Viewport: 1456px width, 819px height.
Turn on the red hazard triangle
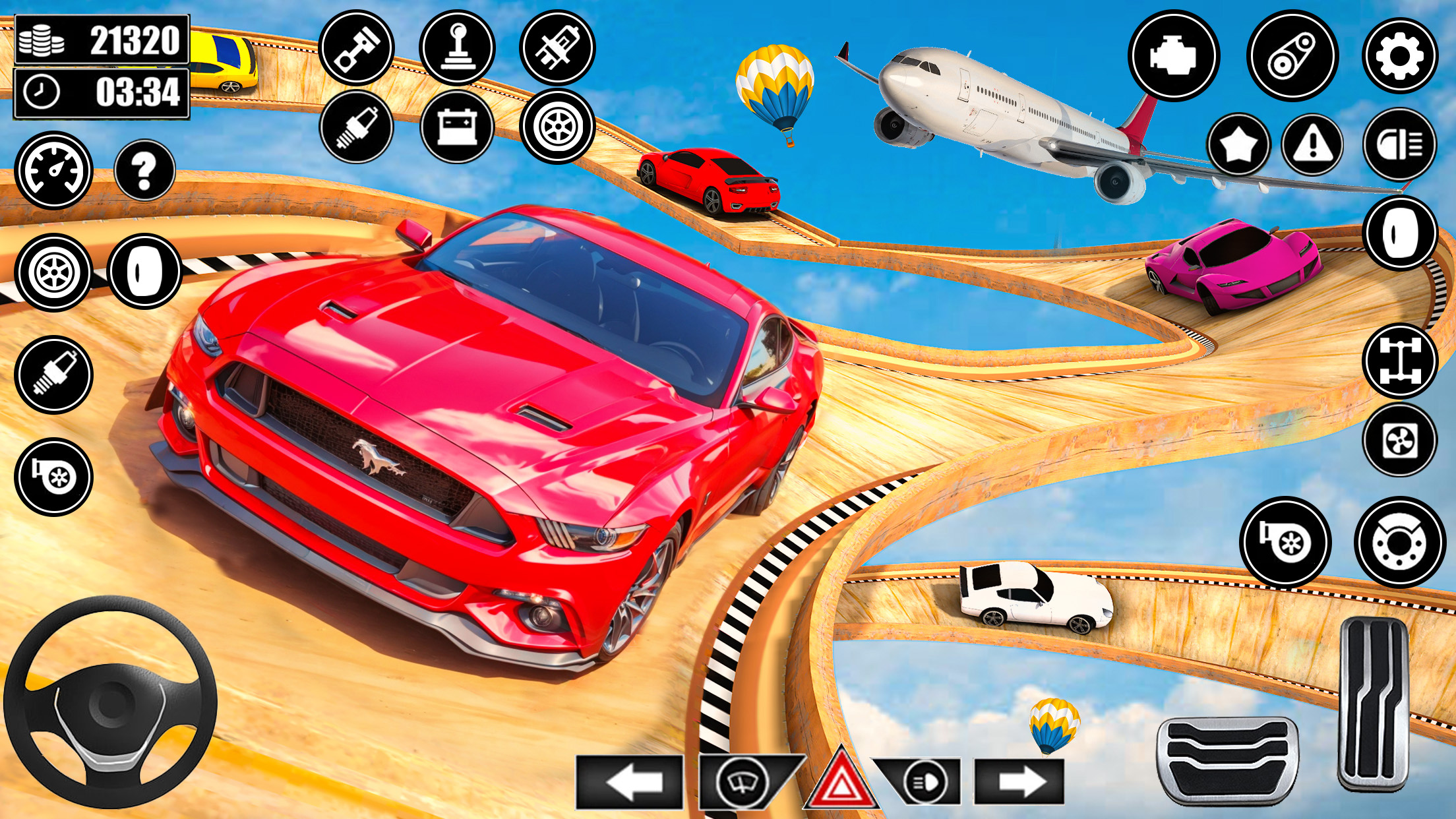[x=841, y=783]
